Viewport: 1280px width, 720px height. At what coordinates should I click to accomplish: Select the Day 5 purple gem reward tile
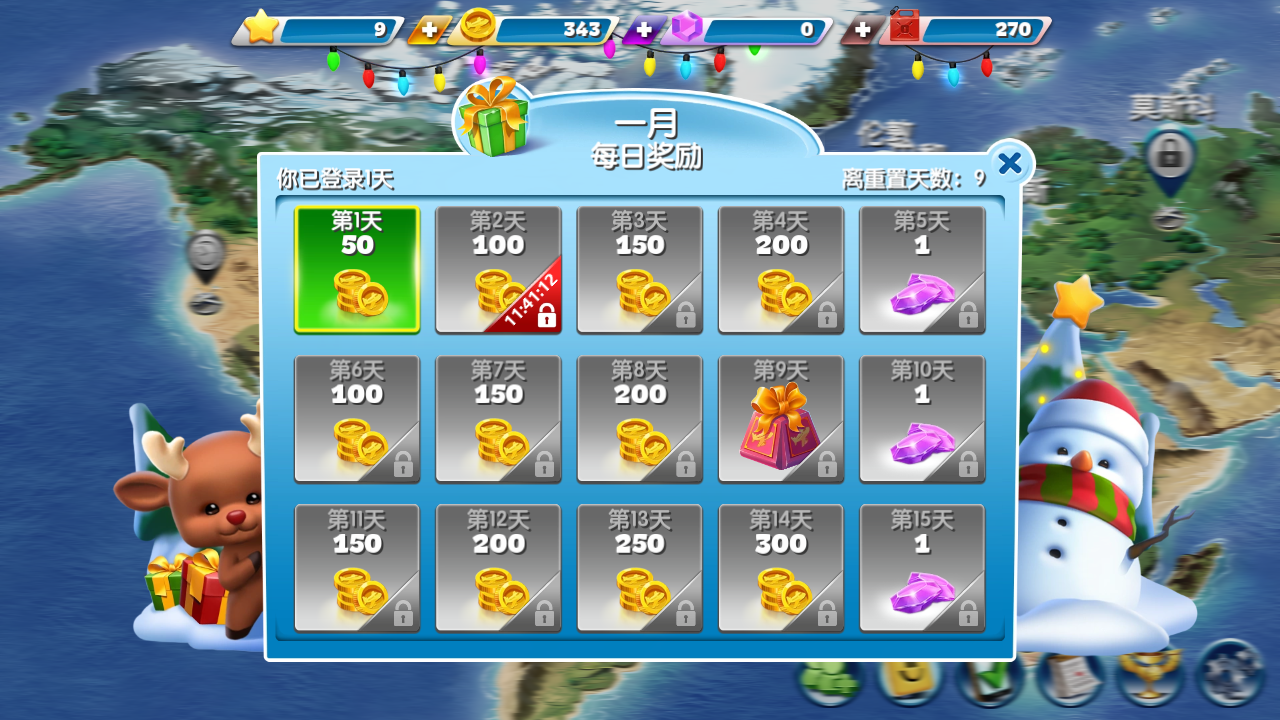pos(922,269)
